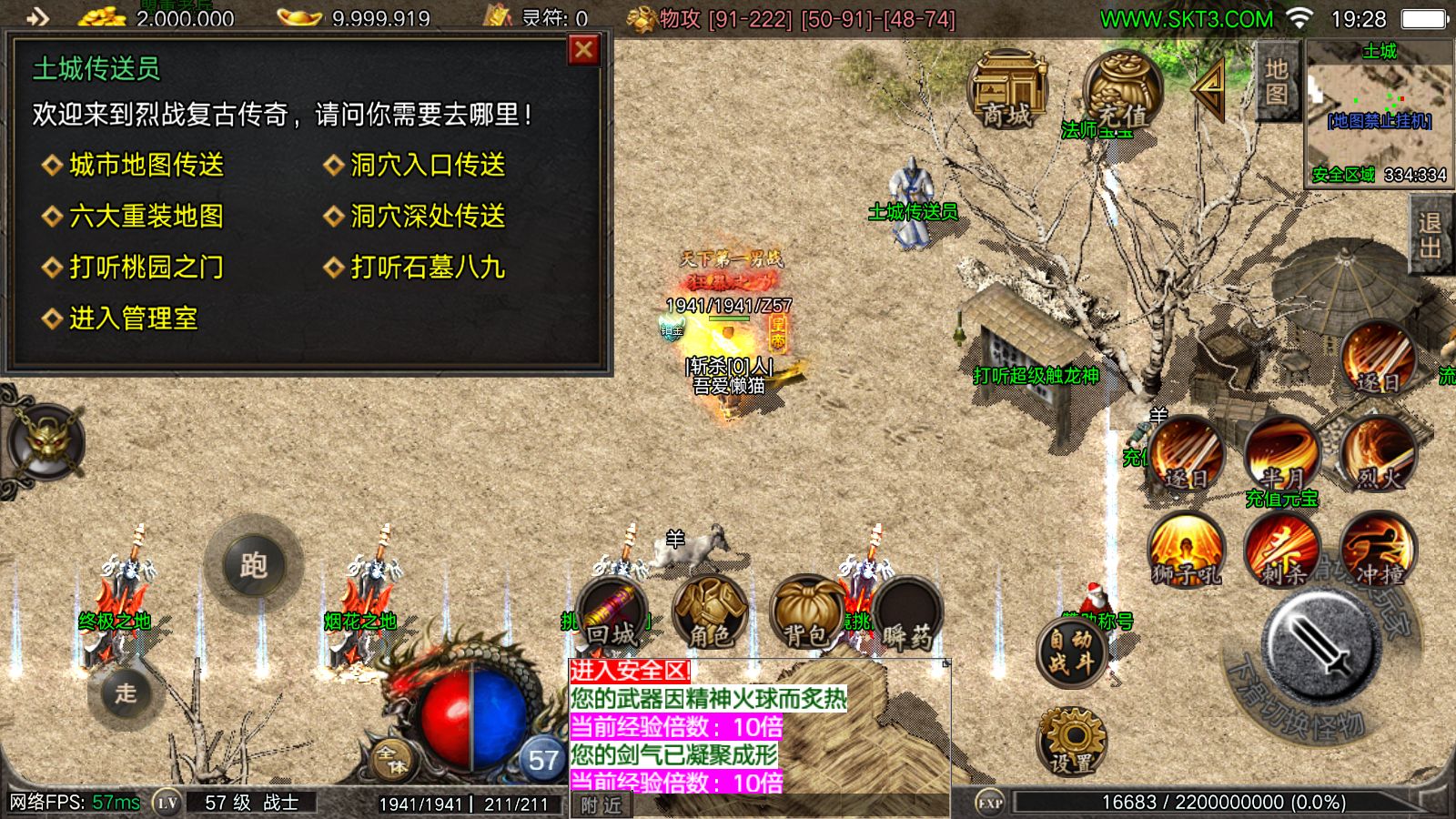Choose 六大重装地图 option
Image resolution: width=1456 pixels, height=819 pixels.
(x=146, y=216)
